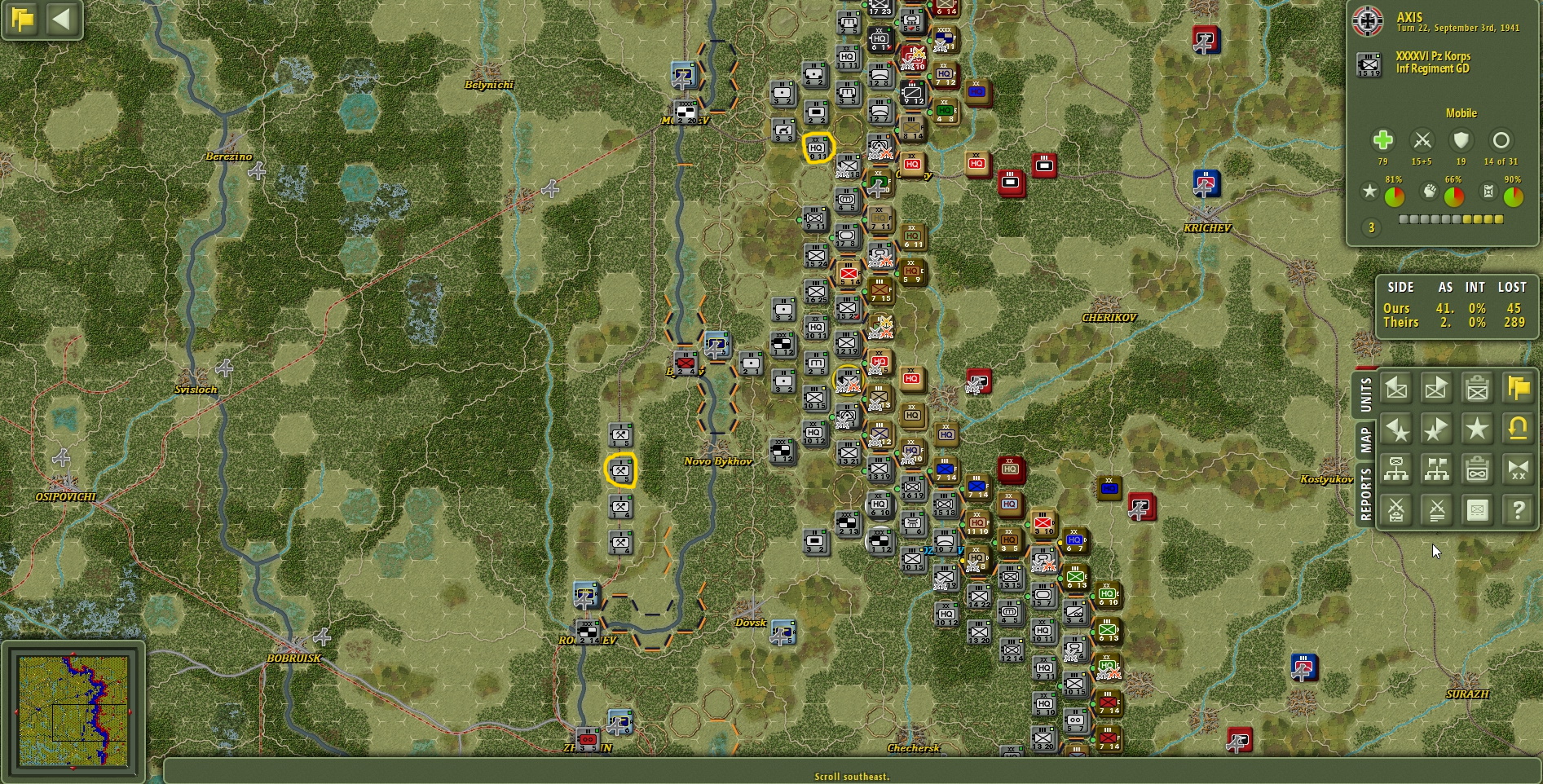Image resolution: width=1543 pixels, height=784 pixels.
Task: Toggle the formation highlight star button
Action: tap(1477, 429)
